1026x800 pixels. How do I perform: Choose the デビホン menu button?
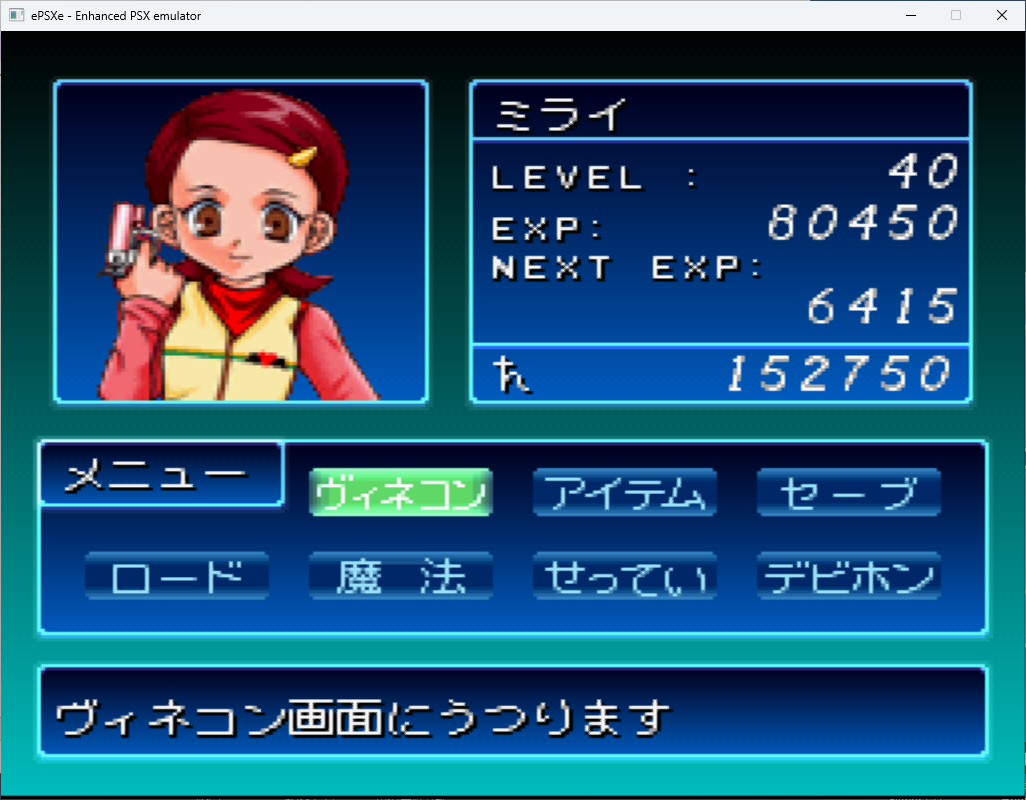[849, 576]
